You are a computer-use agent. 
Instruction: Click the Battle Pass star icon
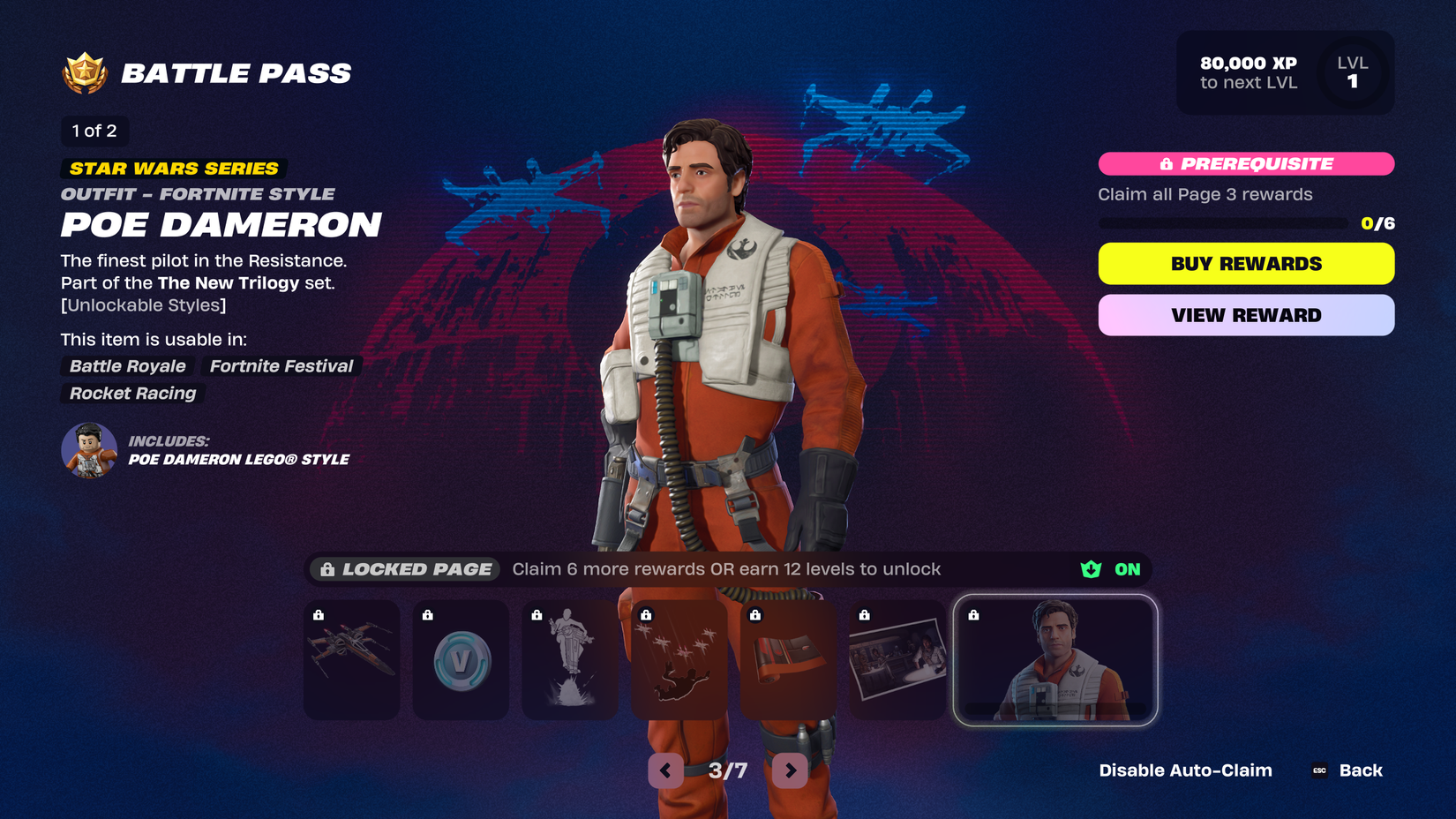pos(80,72)
